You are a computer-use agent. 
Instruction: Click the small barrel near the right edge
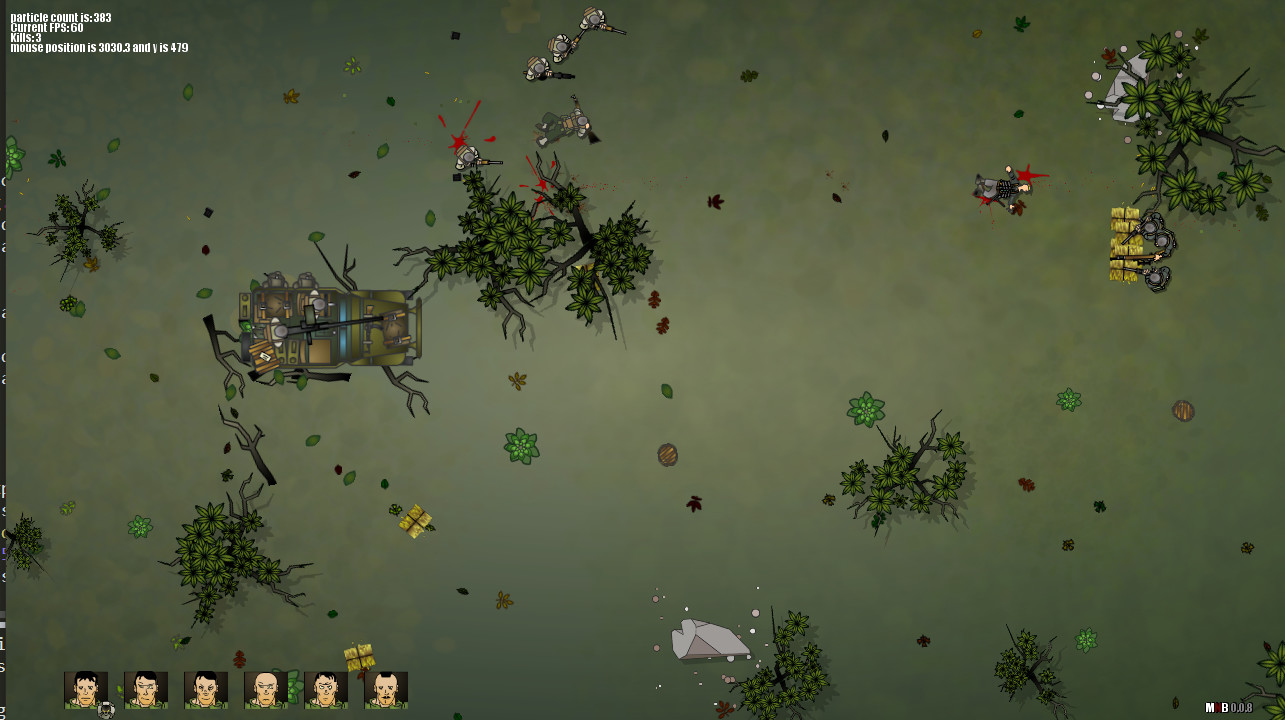(1184, 410)
